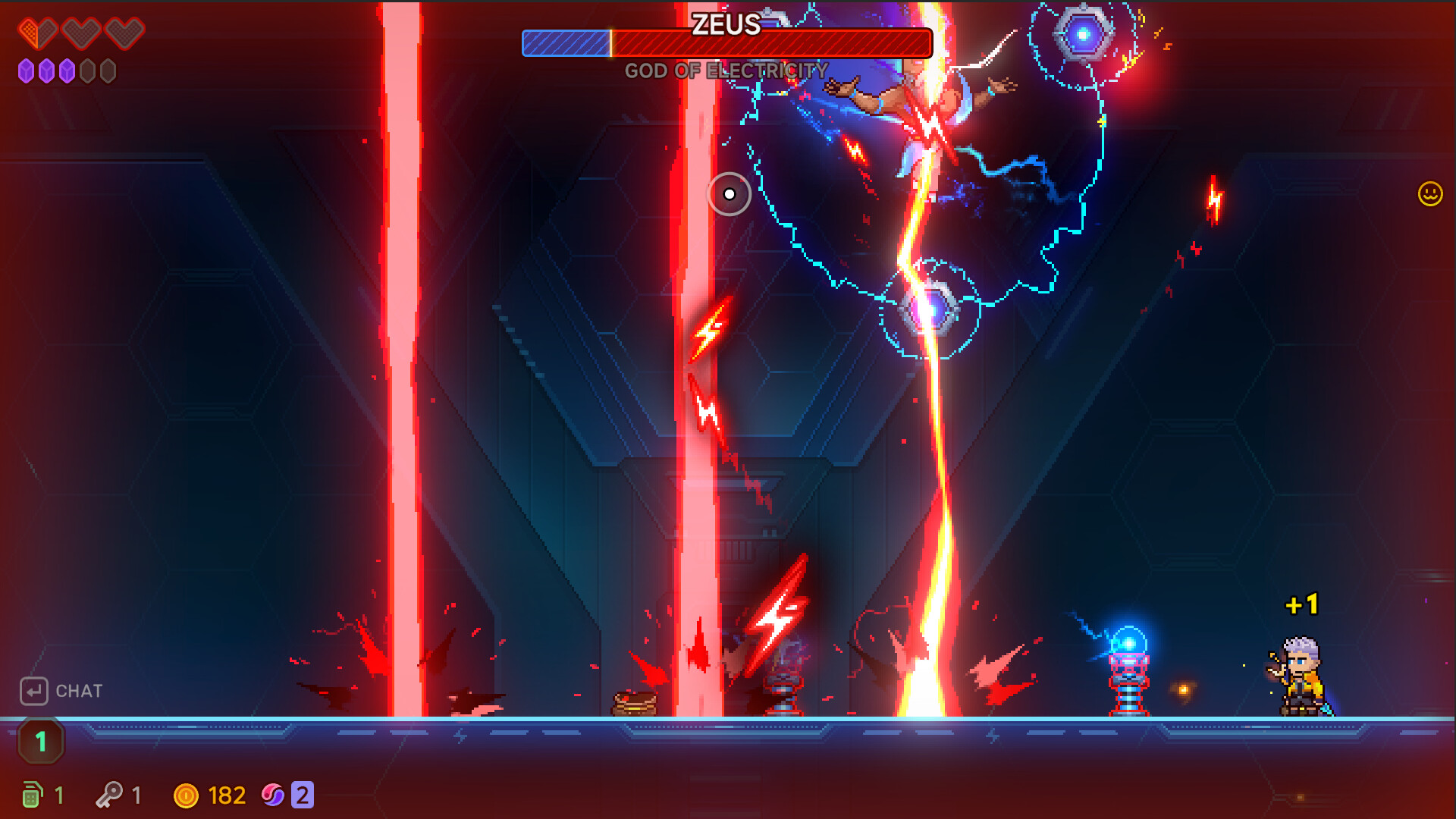Click the GOD OF ELECTRICITY subtitle
This screenshot has width=1456, height=819.
726,72
